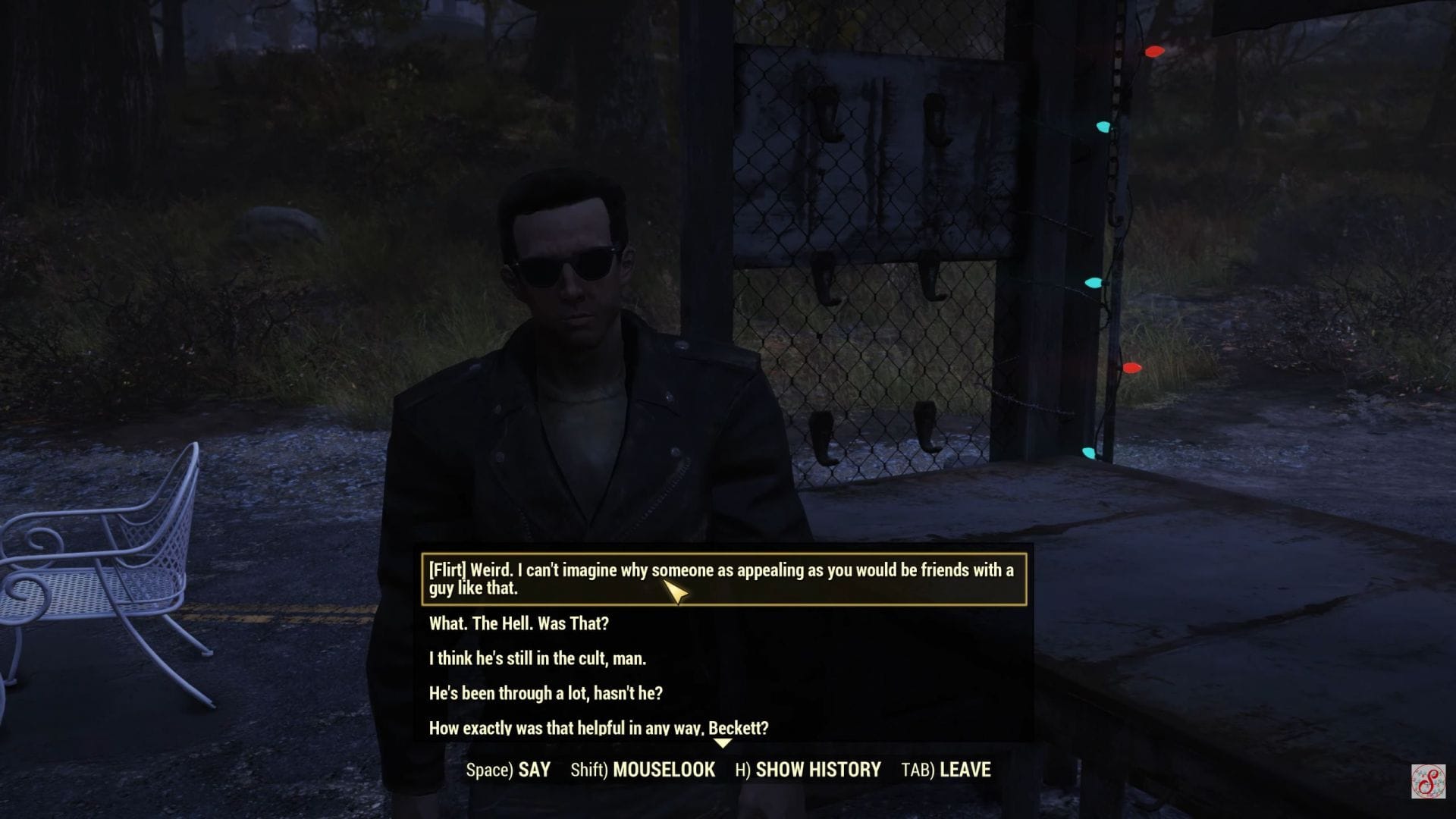Select 'He's been through a lot, hasn't he?'
This screenshot has height=819, width=1456.
tap(545, 692)
